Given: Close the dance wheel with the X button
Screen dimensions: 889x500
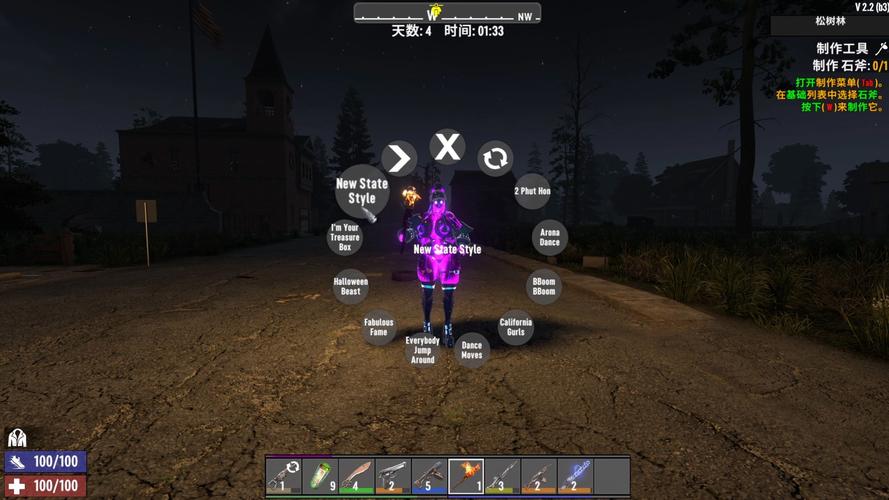Looking at the screenshot, I should coord(448,147).
